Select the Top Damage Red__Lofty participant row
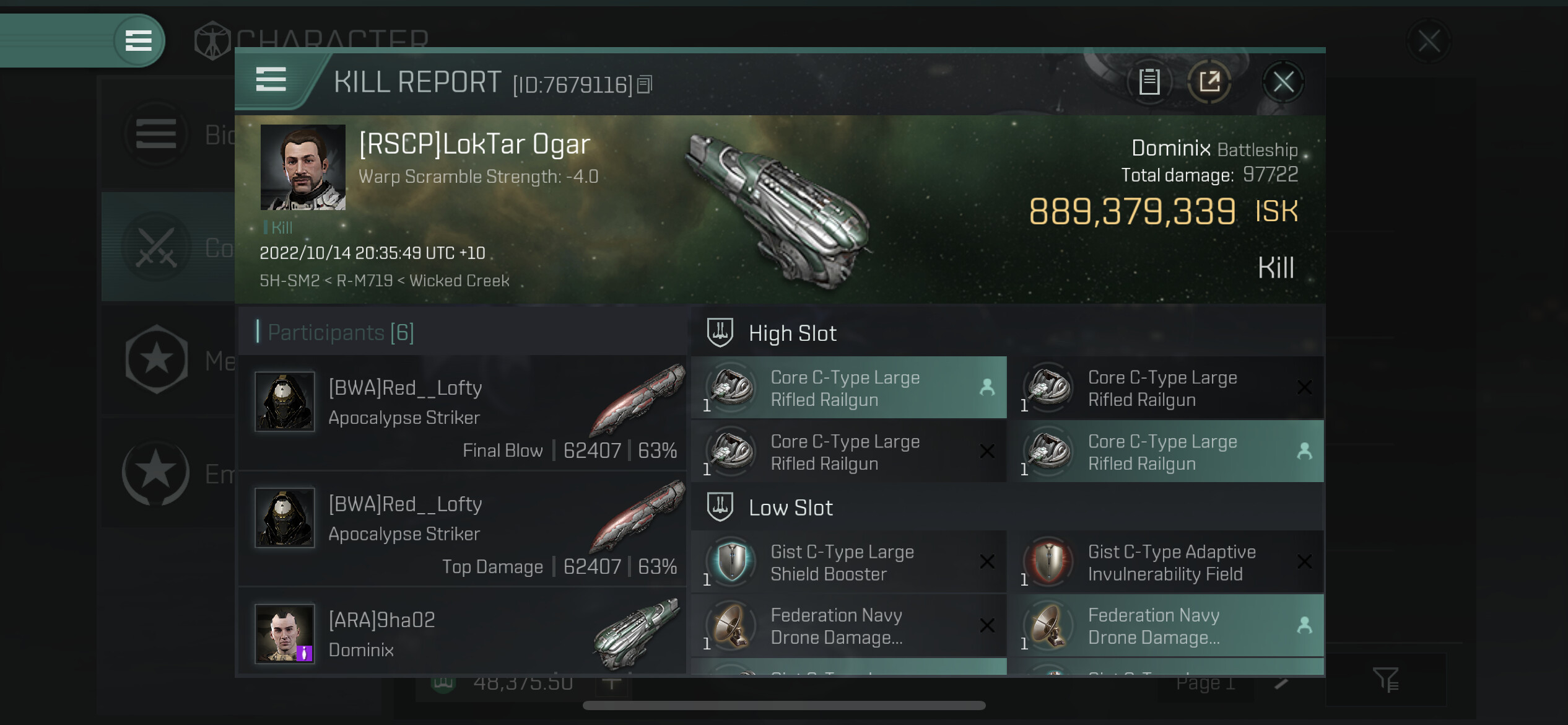Viewport: 1568px width, 725px height. (462, 529)
